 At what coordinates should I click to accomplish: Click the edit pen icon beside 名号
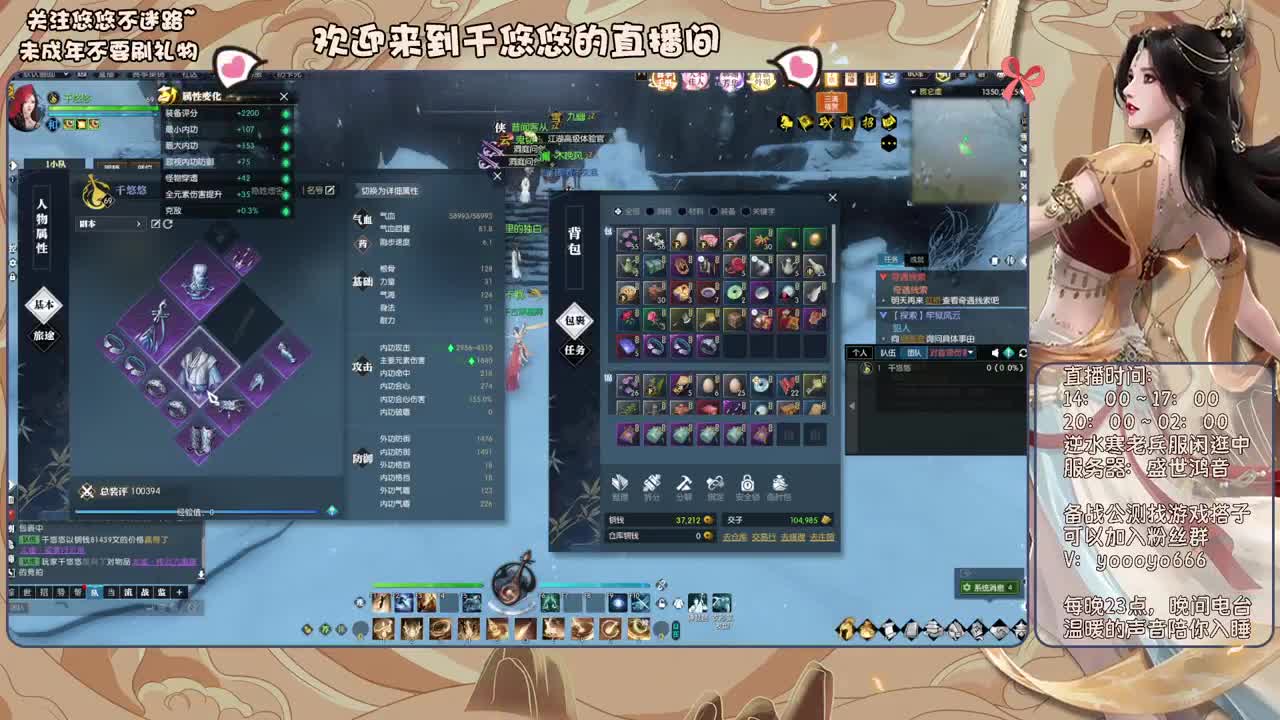click(x=329, y=190)
